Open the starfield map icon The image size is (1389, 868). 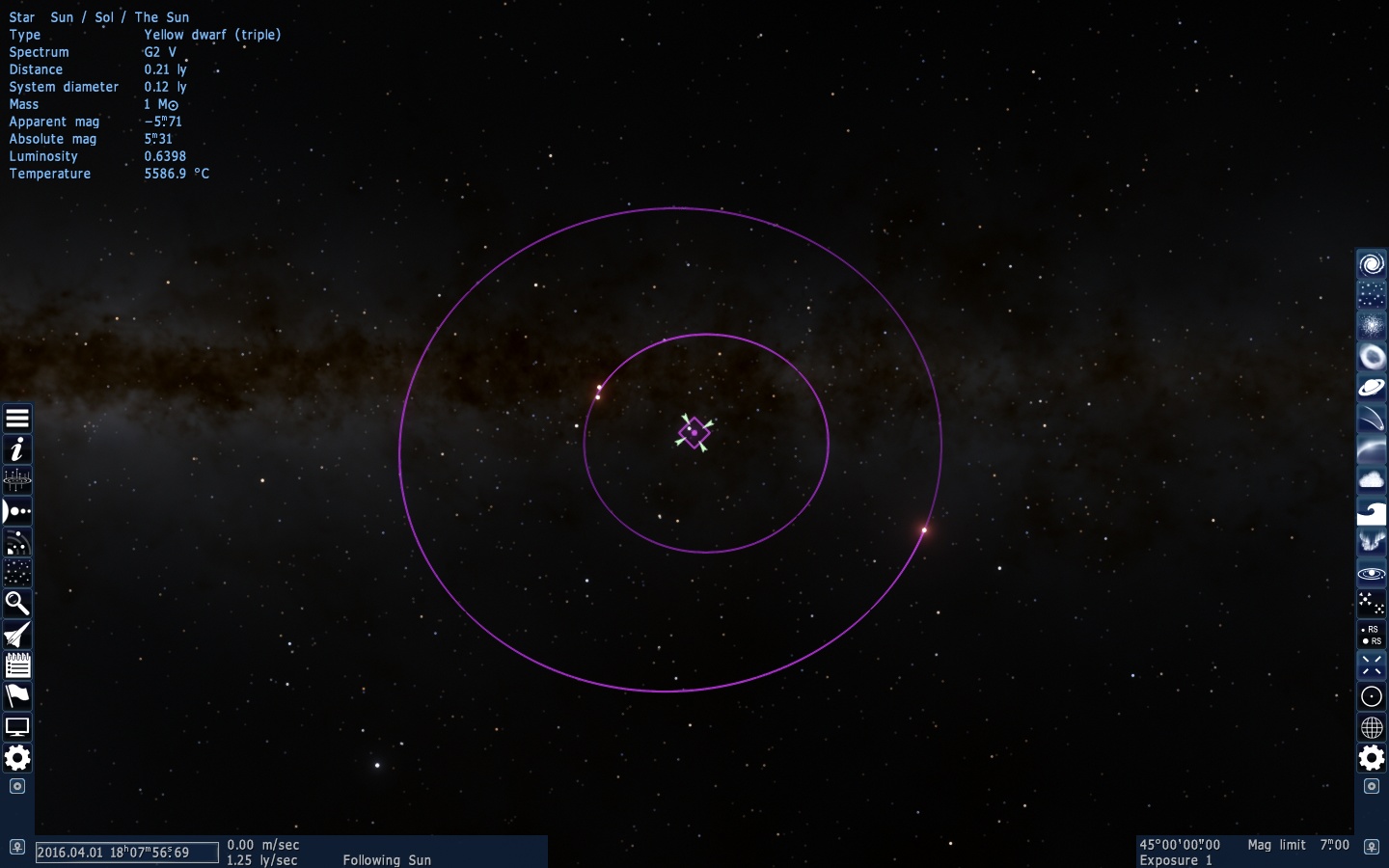click(17, 573)
